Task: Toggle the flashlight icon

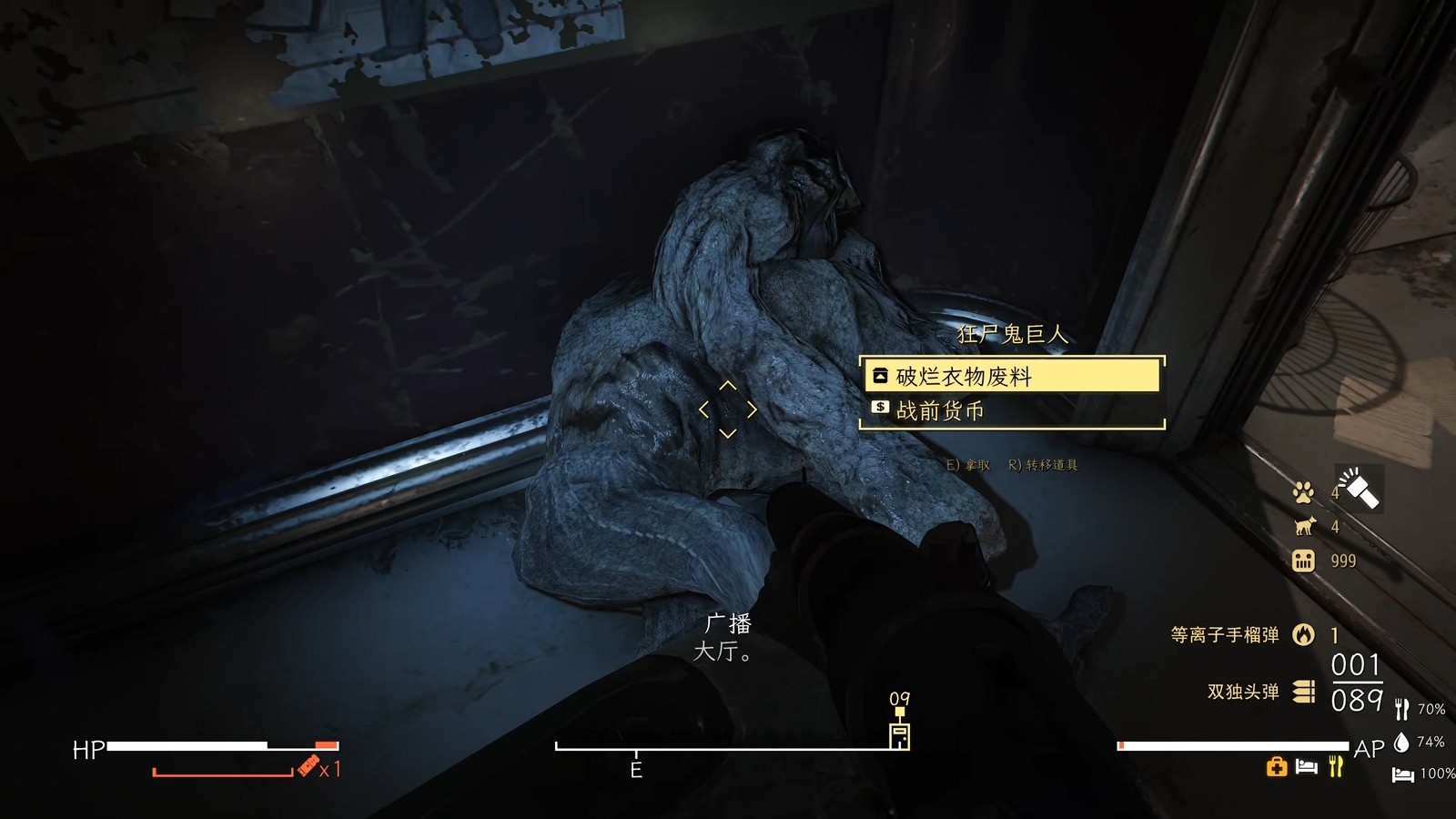Action: coord(1359,488)
